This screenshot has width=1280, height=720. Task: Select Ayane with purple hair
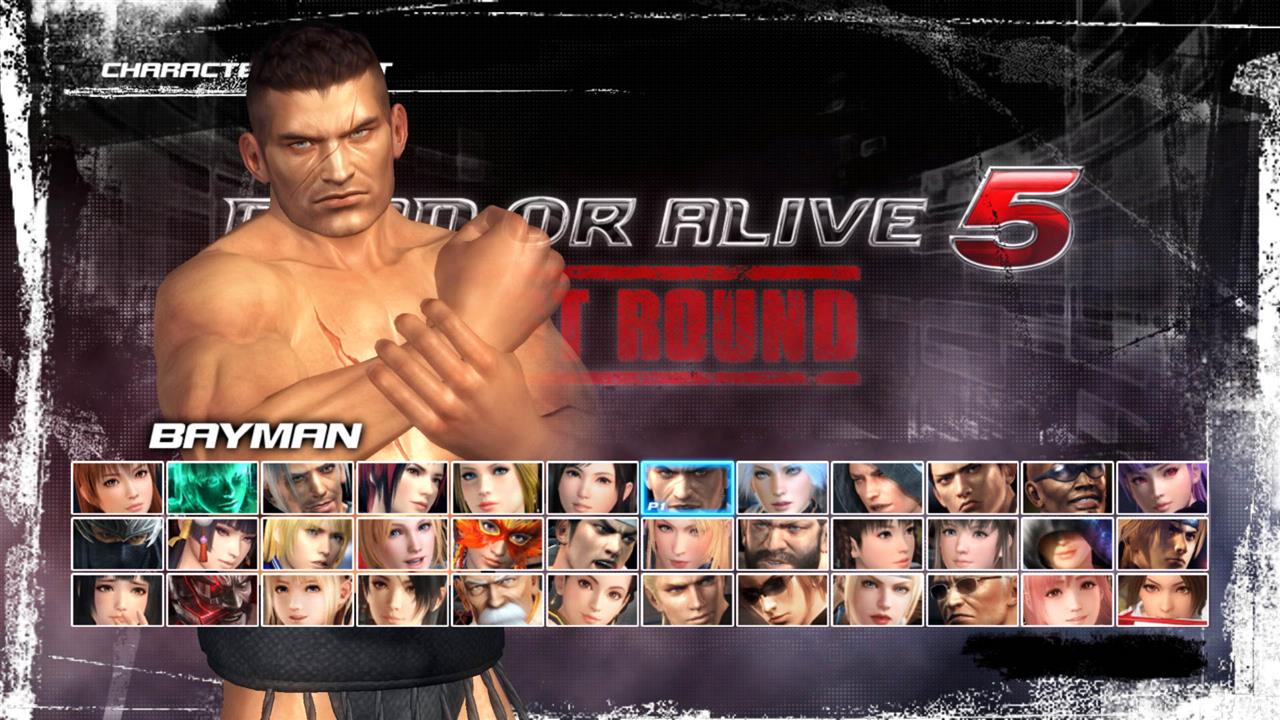click(1160, 490)
